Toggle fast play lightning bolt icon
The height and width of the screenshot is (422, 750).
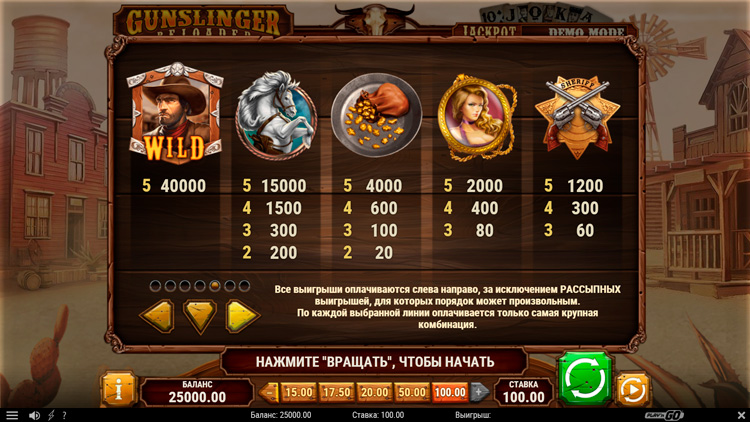point(51,415)
